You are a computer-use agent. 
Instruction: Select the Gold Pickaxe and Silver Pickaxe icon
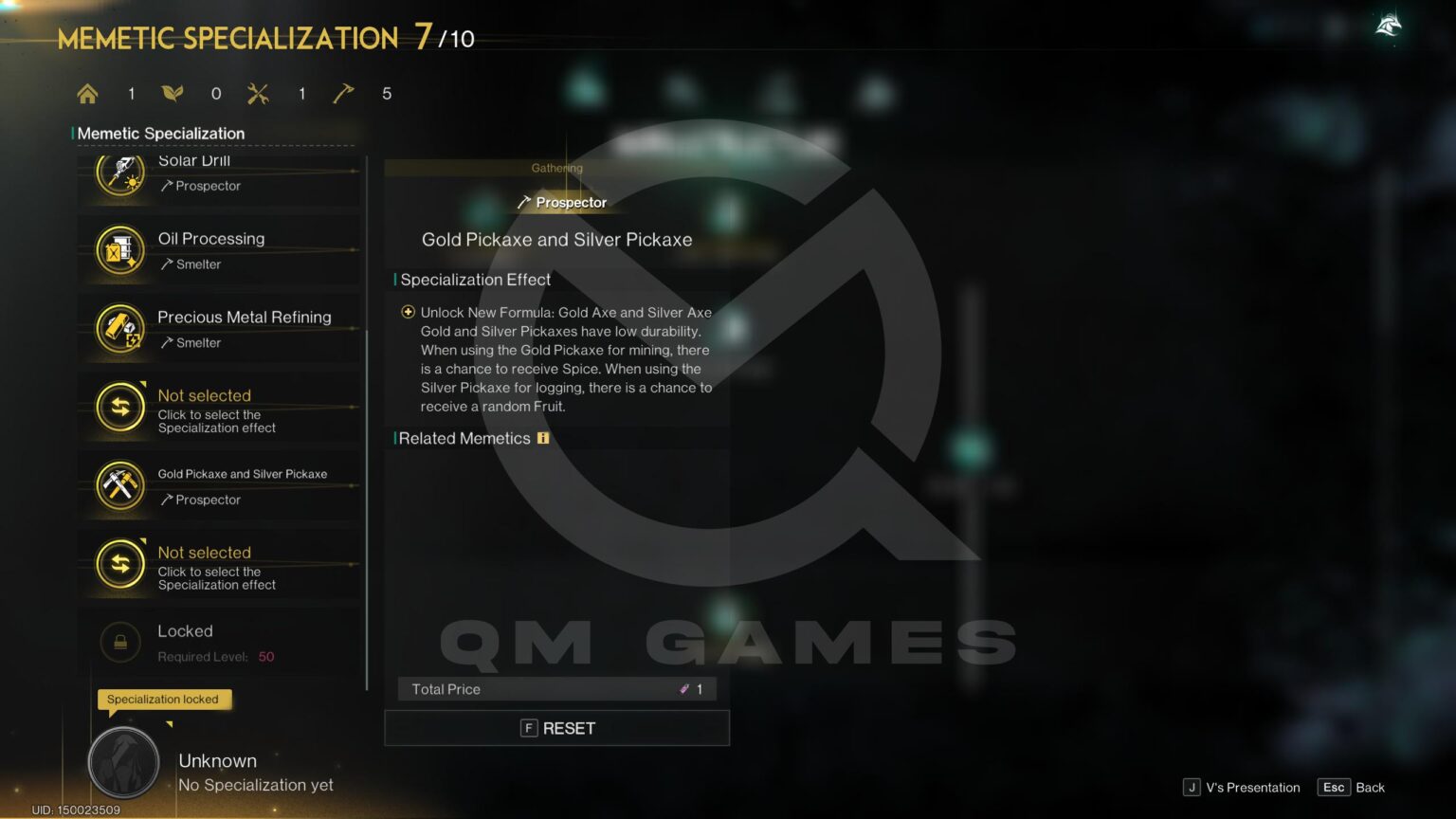pyautogui.click(x=119, y=485)
